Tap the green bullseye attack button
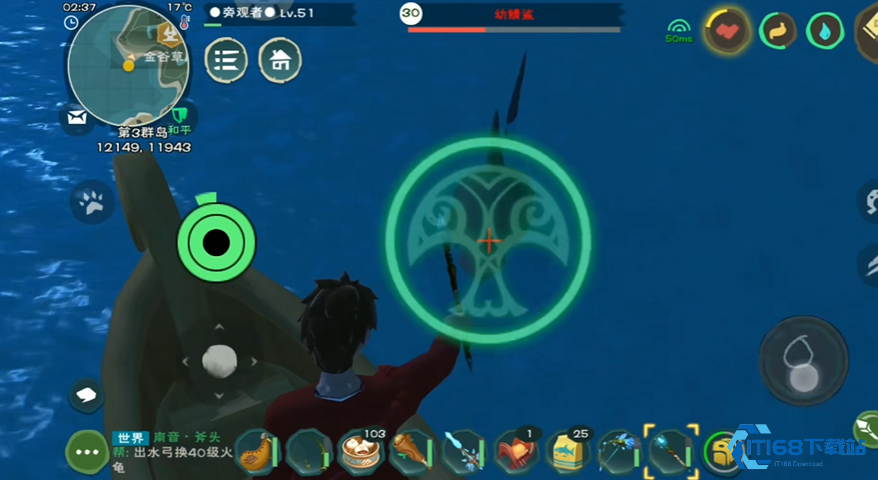Viewport: 878px width, 480px height. click(216, 242)
